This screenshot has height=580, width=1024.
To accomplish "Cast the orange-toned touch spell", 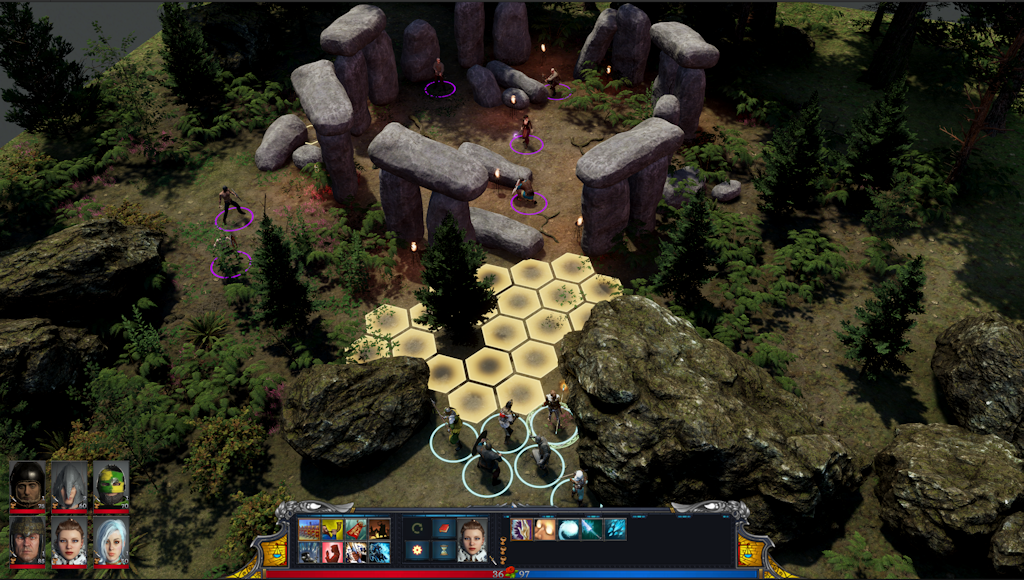I will click(545, 529).
